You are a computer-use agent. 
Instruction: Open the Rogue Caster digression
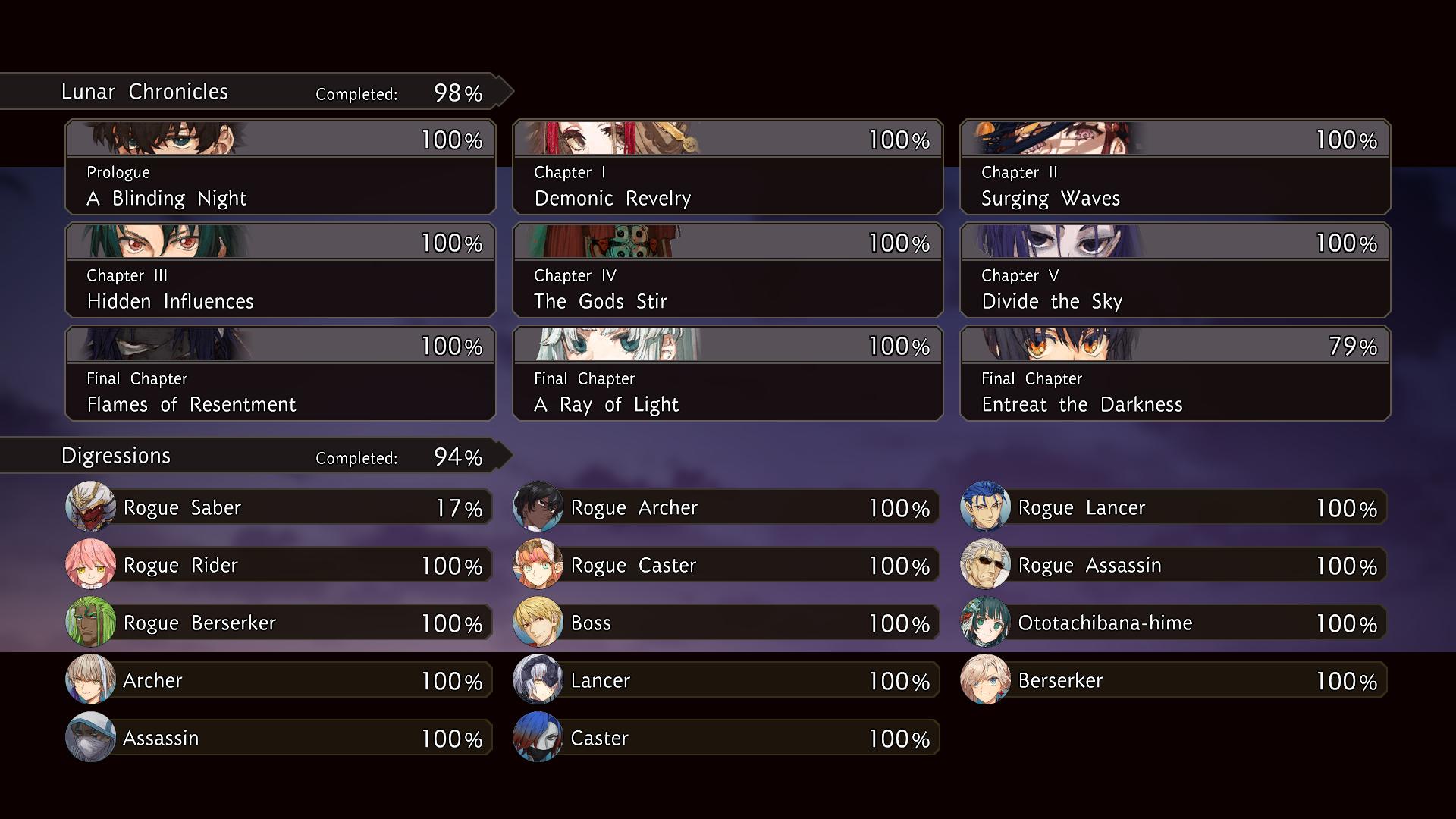point(726,565)
